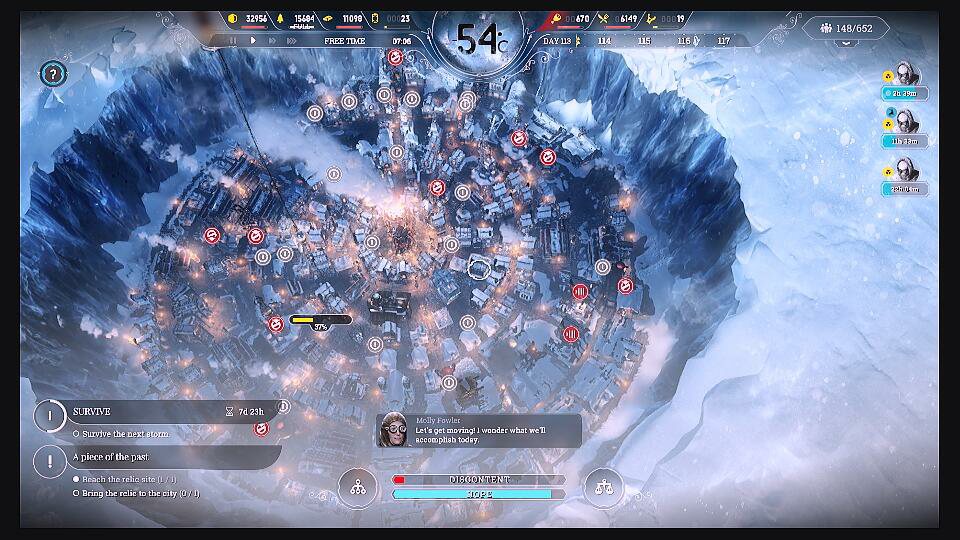This screenshot has height=540, width=960.
Task: Click the Hope bar
Action: coord(478,494)
